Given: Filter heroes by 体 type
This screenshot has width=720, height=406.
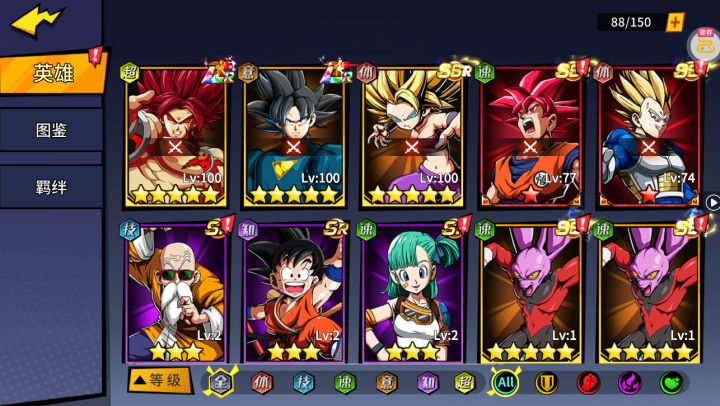Looking at the screenshot, I should click(x=261, y=382).
